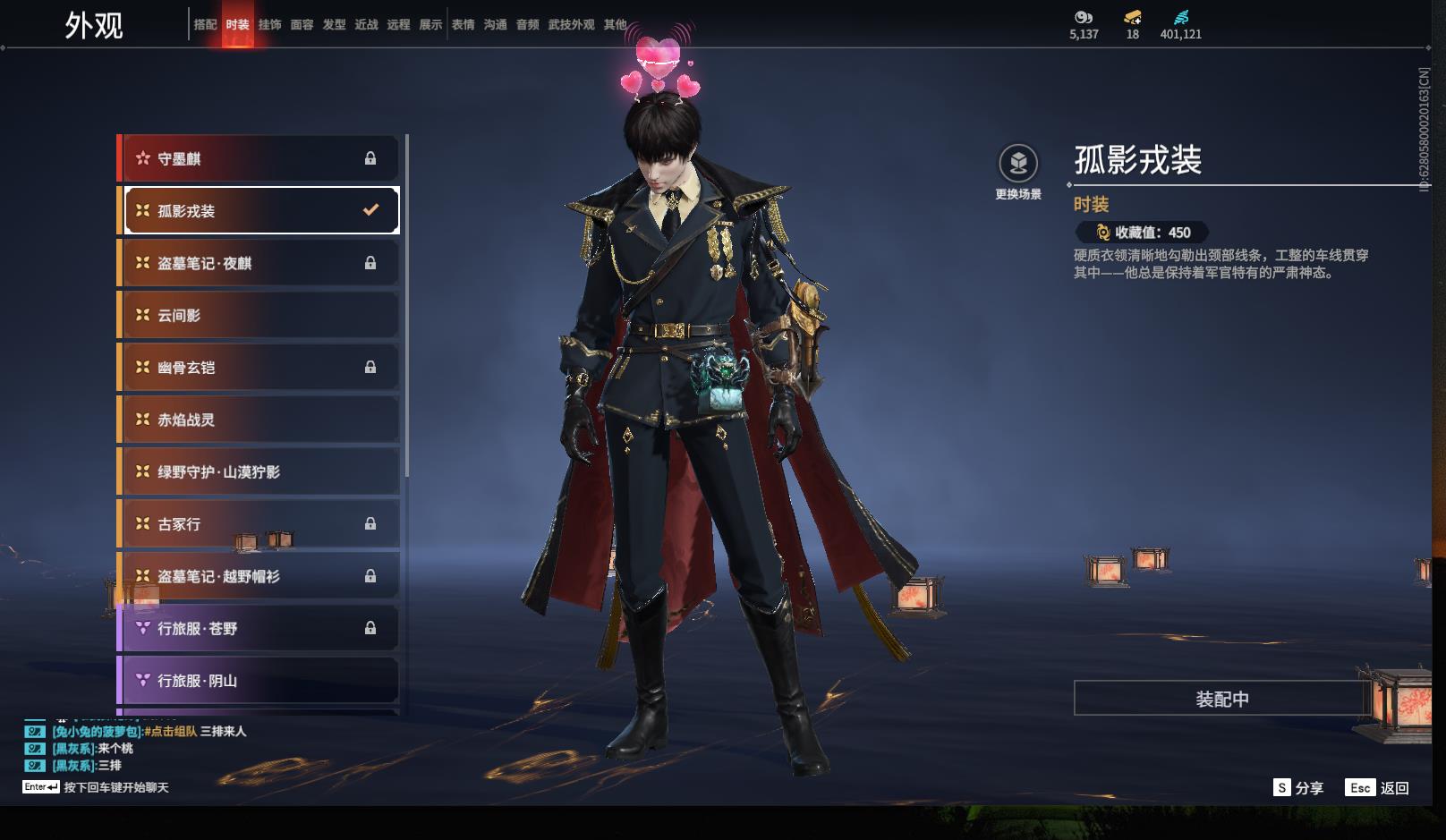1446x840 pixels.
Task: Click the 点击组队 link in chat
Action: (171, 731)
